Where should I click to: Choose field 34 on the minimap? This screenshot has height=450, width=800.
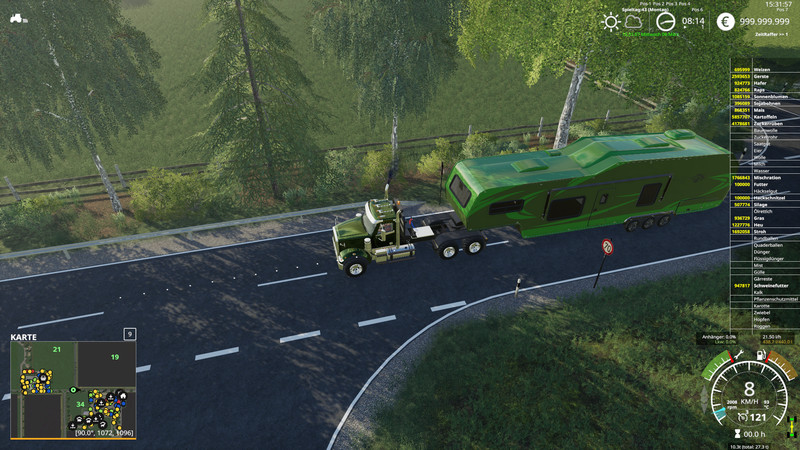pos(80,404)
